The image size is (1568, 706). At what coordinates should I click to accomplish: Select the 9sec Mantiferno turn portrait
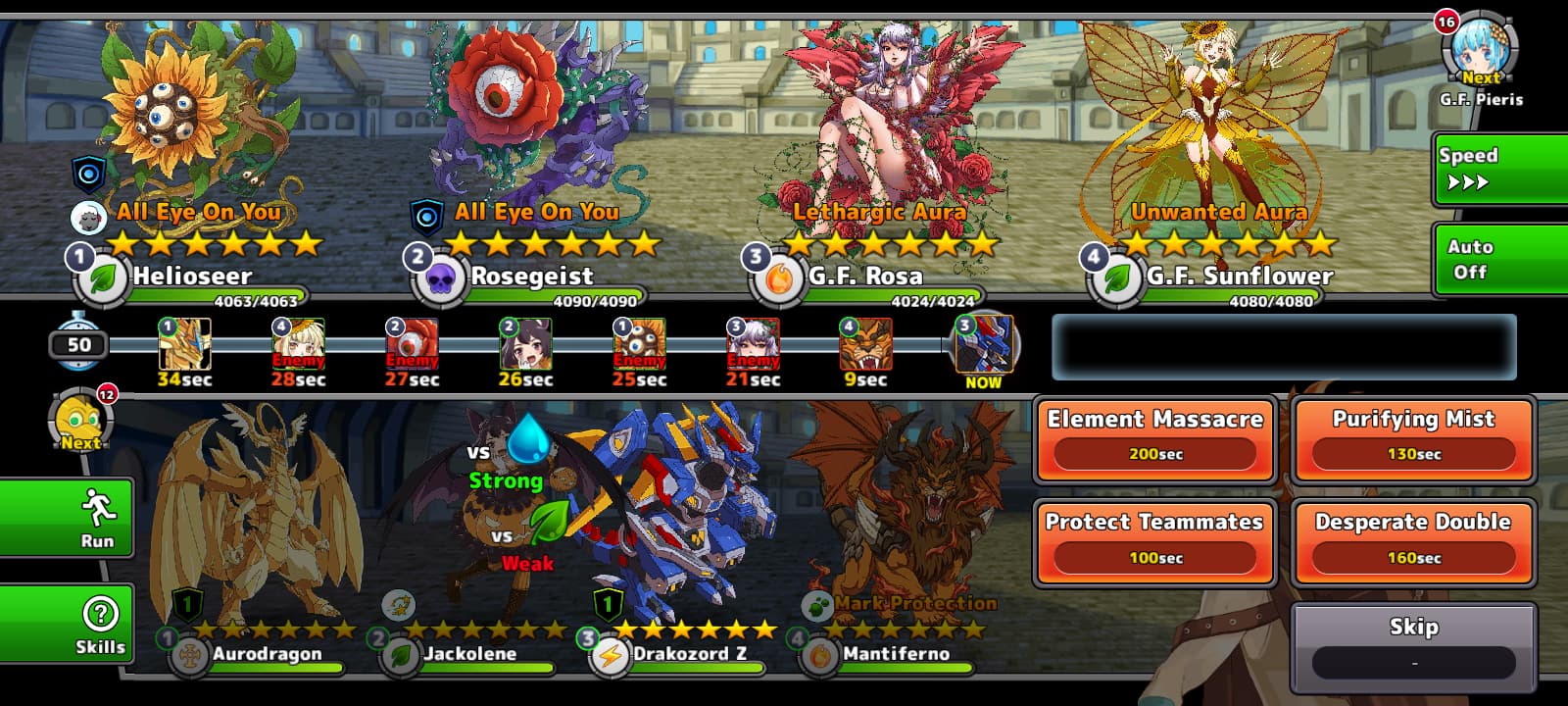[865, 345]
